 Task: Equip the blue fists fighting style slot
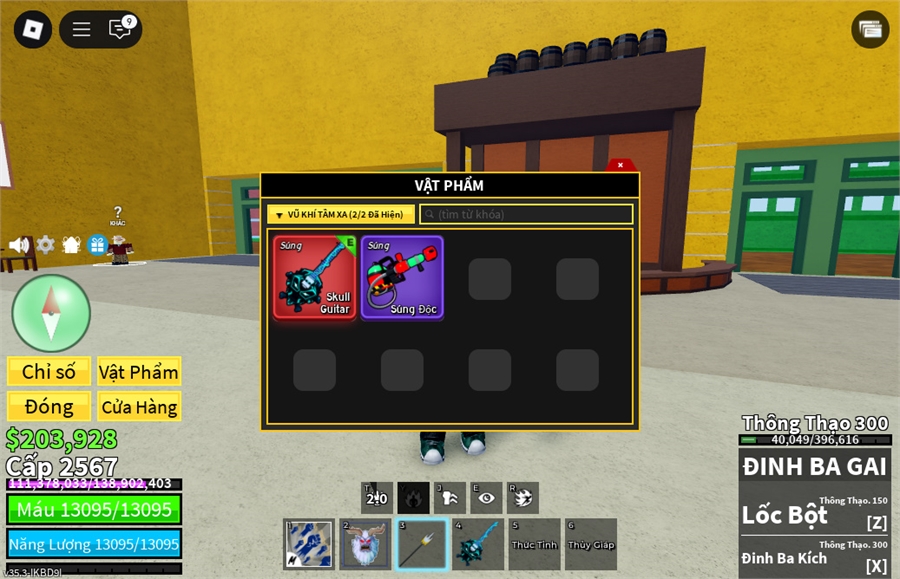tap(309, 545)
